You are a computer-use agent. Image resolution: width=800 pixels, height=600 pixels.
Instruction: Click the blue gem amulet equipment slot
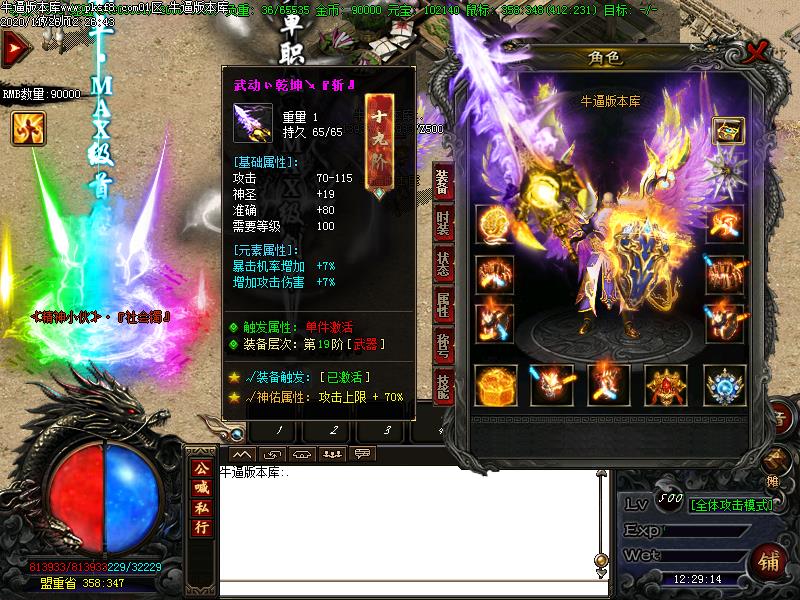click(x=725, y=385)
